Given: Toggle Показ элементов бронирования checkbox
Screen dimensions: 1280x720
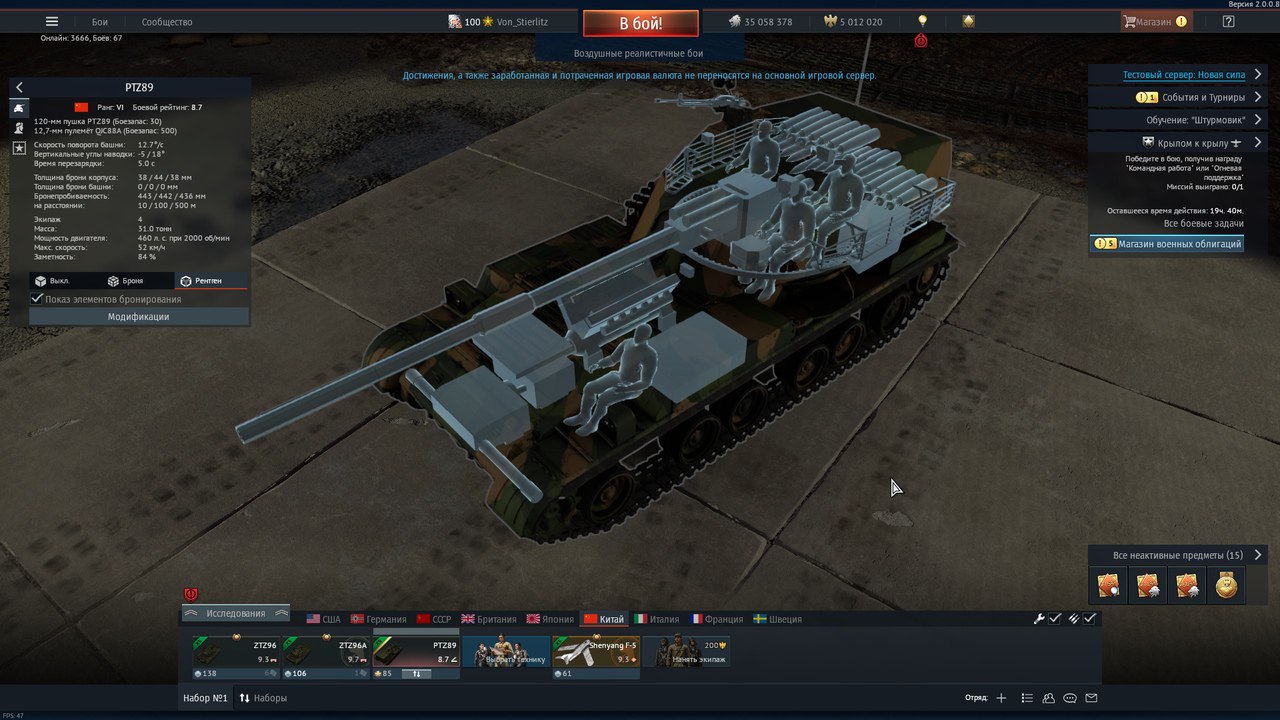Looking at the screenshot, I should point(38,299).
